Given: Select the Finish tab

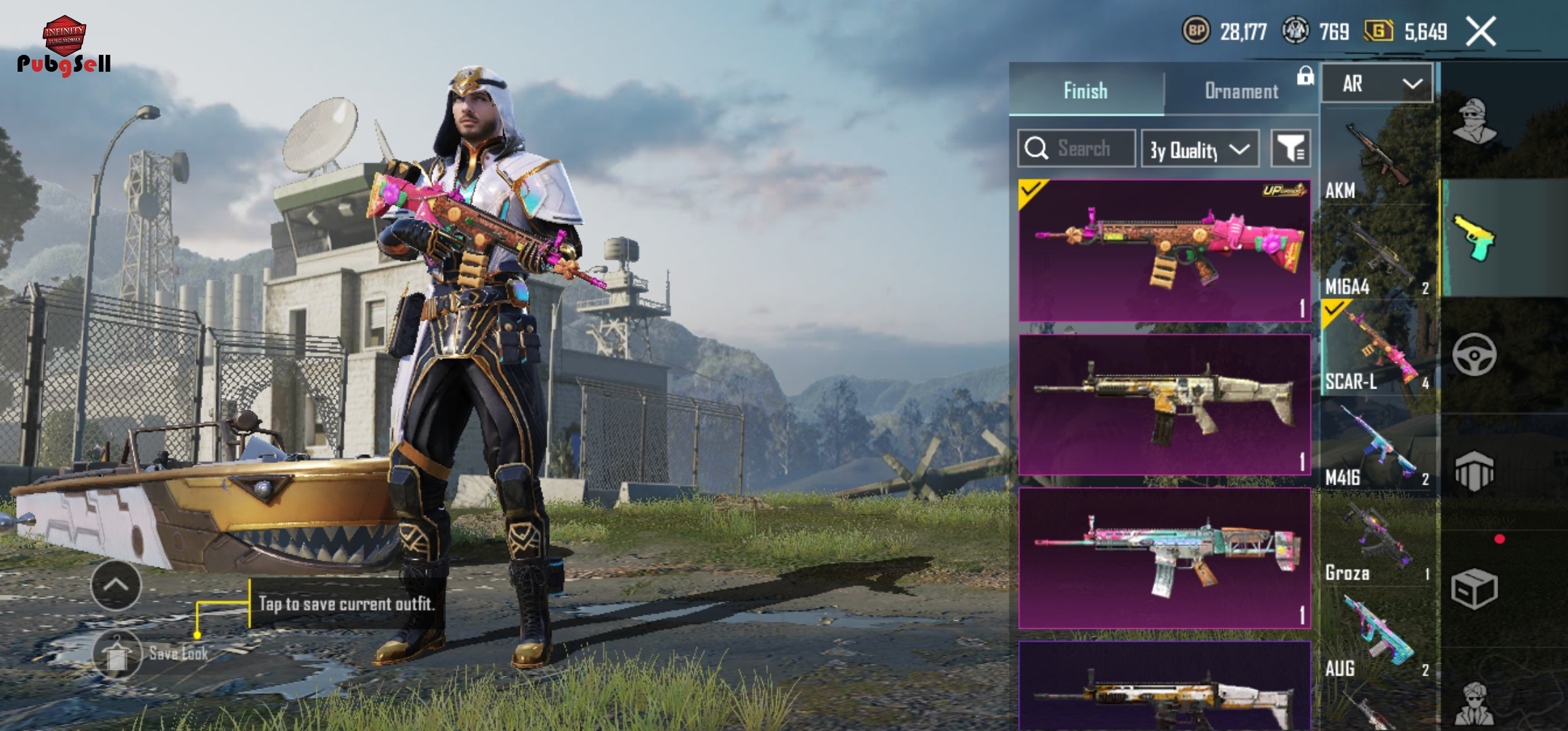Looking at the screenshot, I should pyautogui.click(x=1085, y=91).
